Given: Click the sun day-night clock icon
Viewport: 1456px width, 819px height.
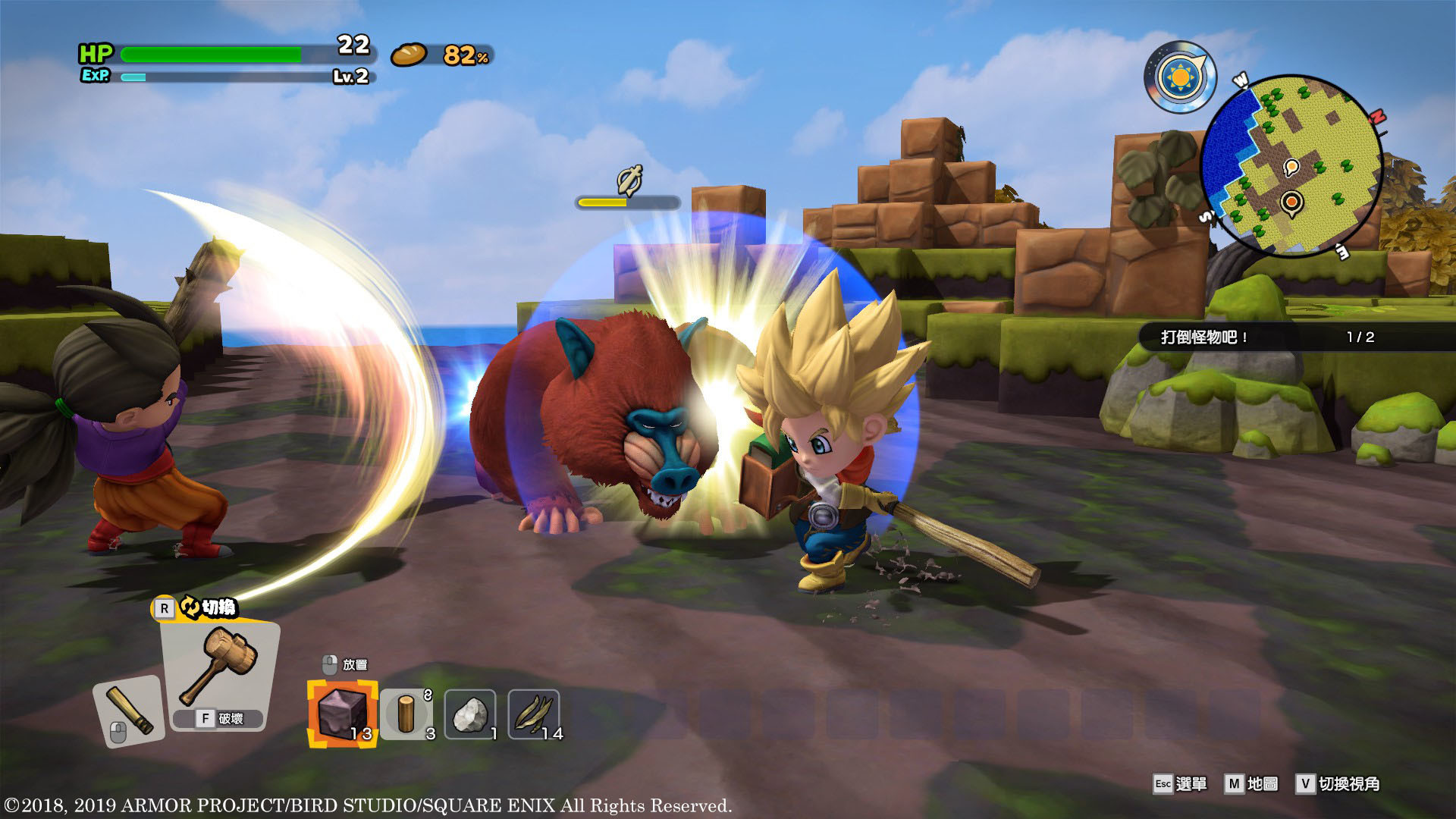Looking at the screenshot, I should click(1180, 77).
